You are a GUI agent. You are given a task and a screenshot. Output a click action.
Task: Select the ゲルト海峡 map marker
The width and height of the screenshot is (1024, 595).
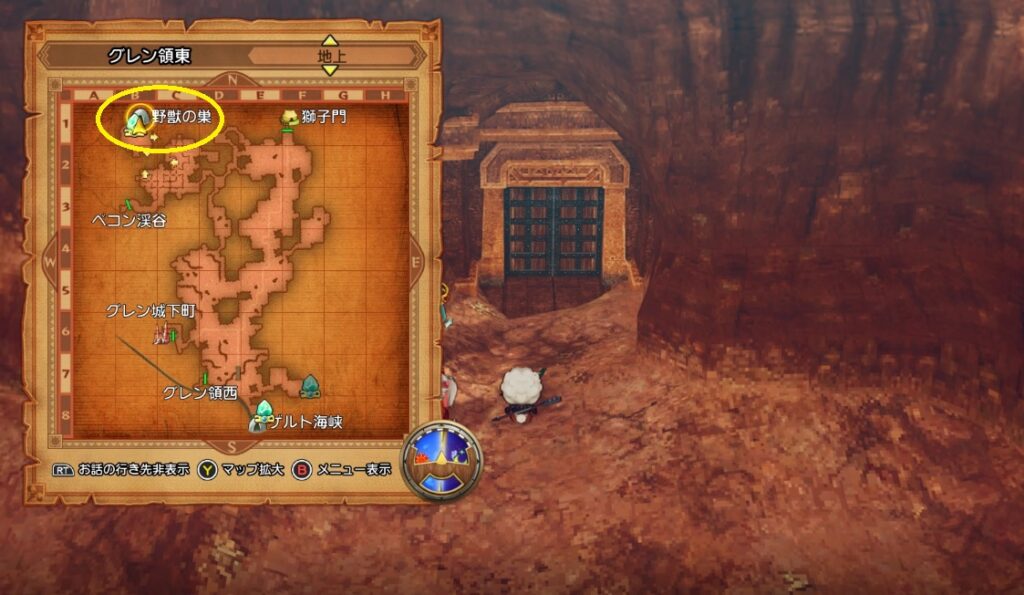[x=264, y=410]
